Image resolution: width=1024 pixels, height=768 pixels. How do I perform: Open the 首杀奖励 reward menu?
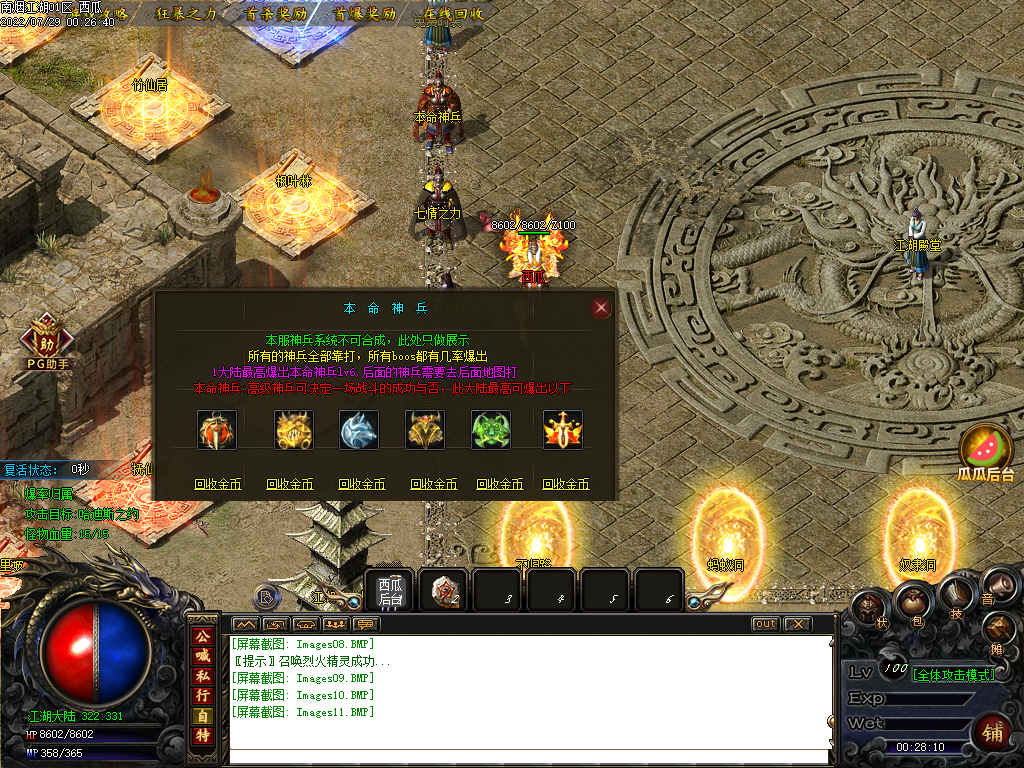(275, 14)
